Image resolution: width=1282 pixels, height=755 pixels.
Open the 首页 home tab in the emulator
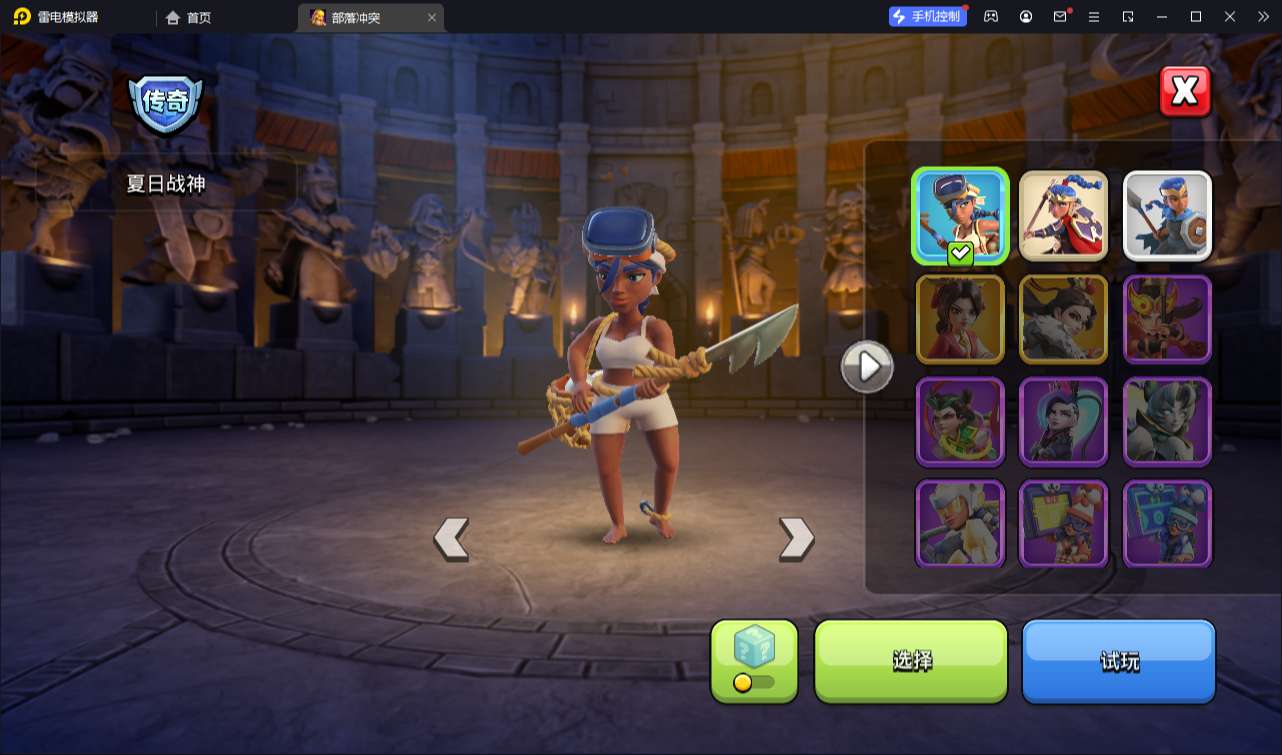coord(188,17)
